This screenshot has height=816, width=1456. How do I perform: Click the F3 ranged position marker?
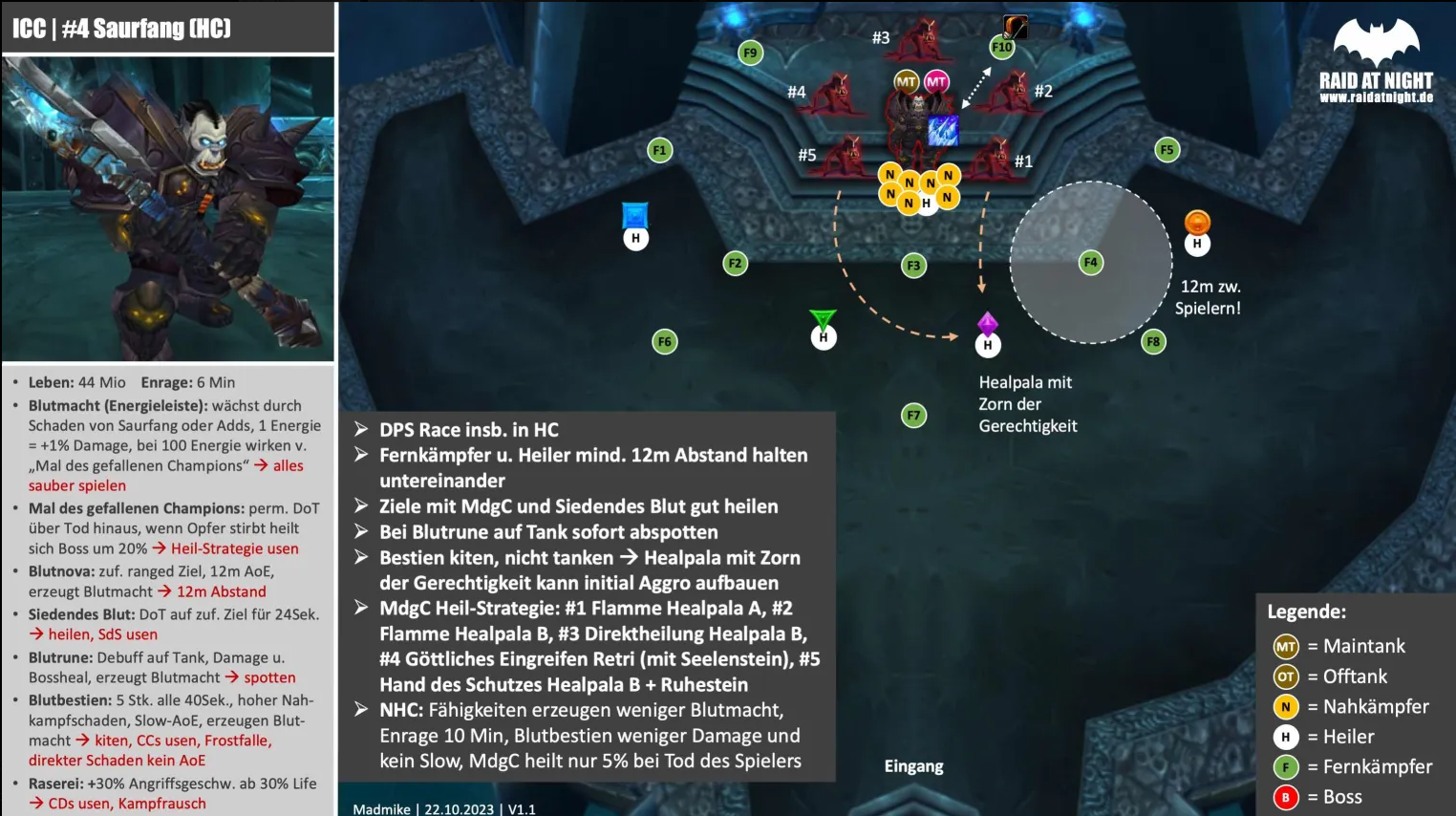(x=914, y=266)
